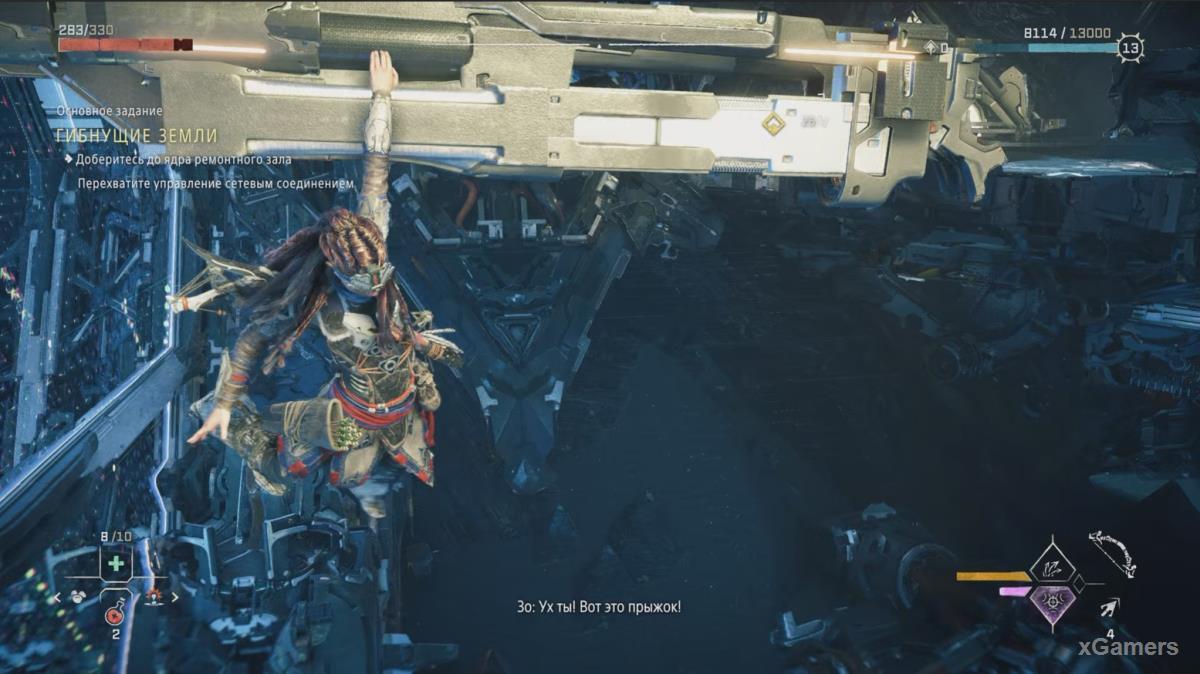This screenshot has height=674, width=1200.
Task: Click the level 13 badge
Action: click(x=1131, y=47)
